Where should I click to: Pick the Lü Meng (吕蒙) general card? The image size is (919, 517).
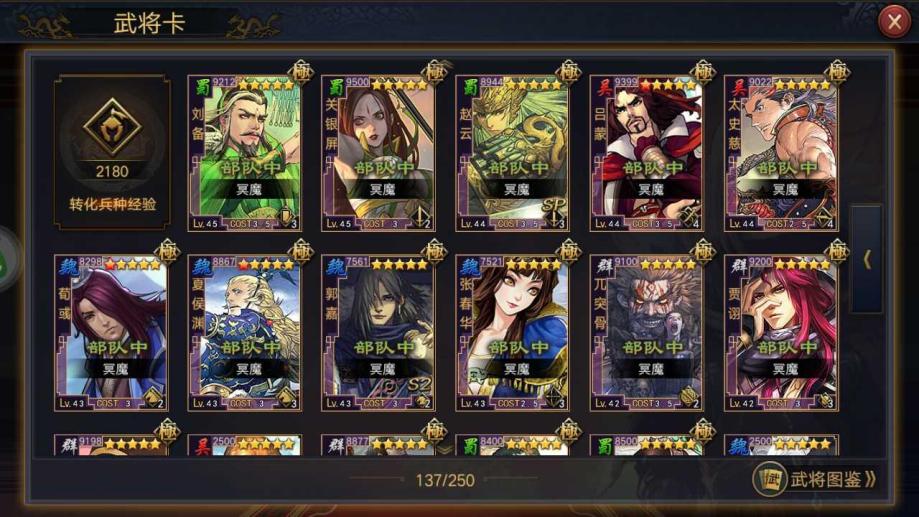click(646, 153)
